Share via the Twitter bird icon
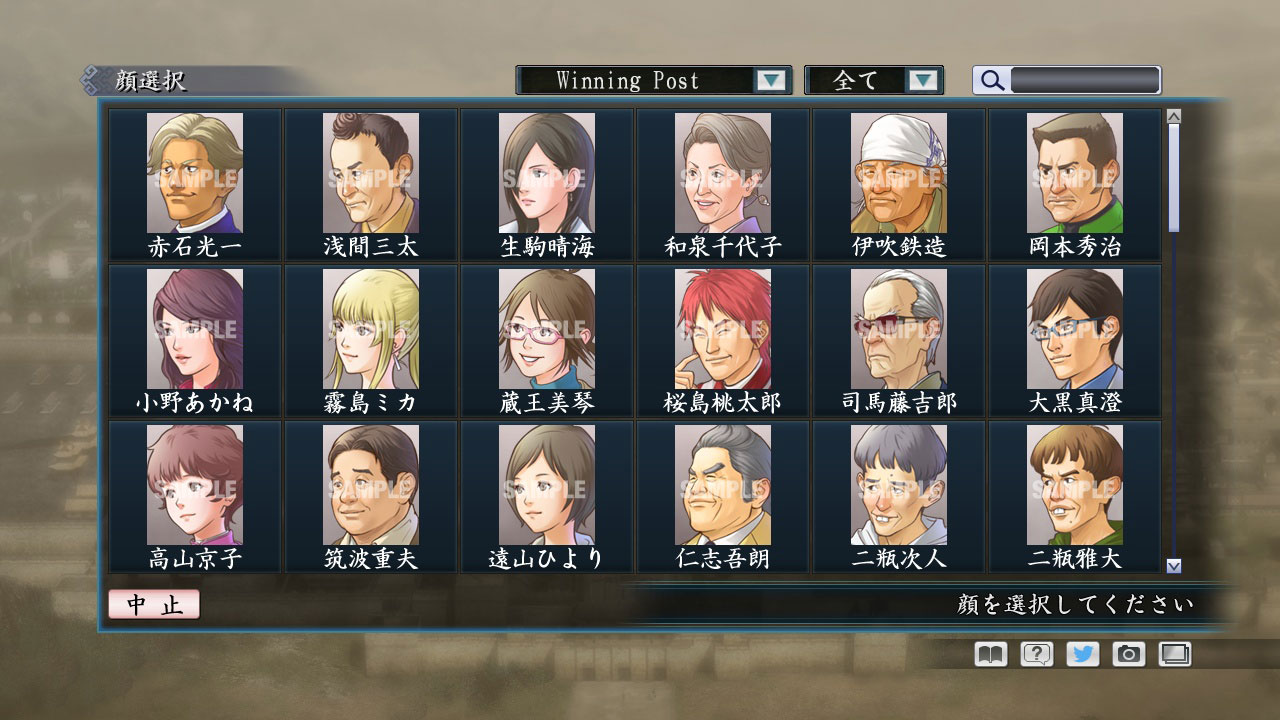This screenshot has width=1280, height=720. tap(1081, 654)
